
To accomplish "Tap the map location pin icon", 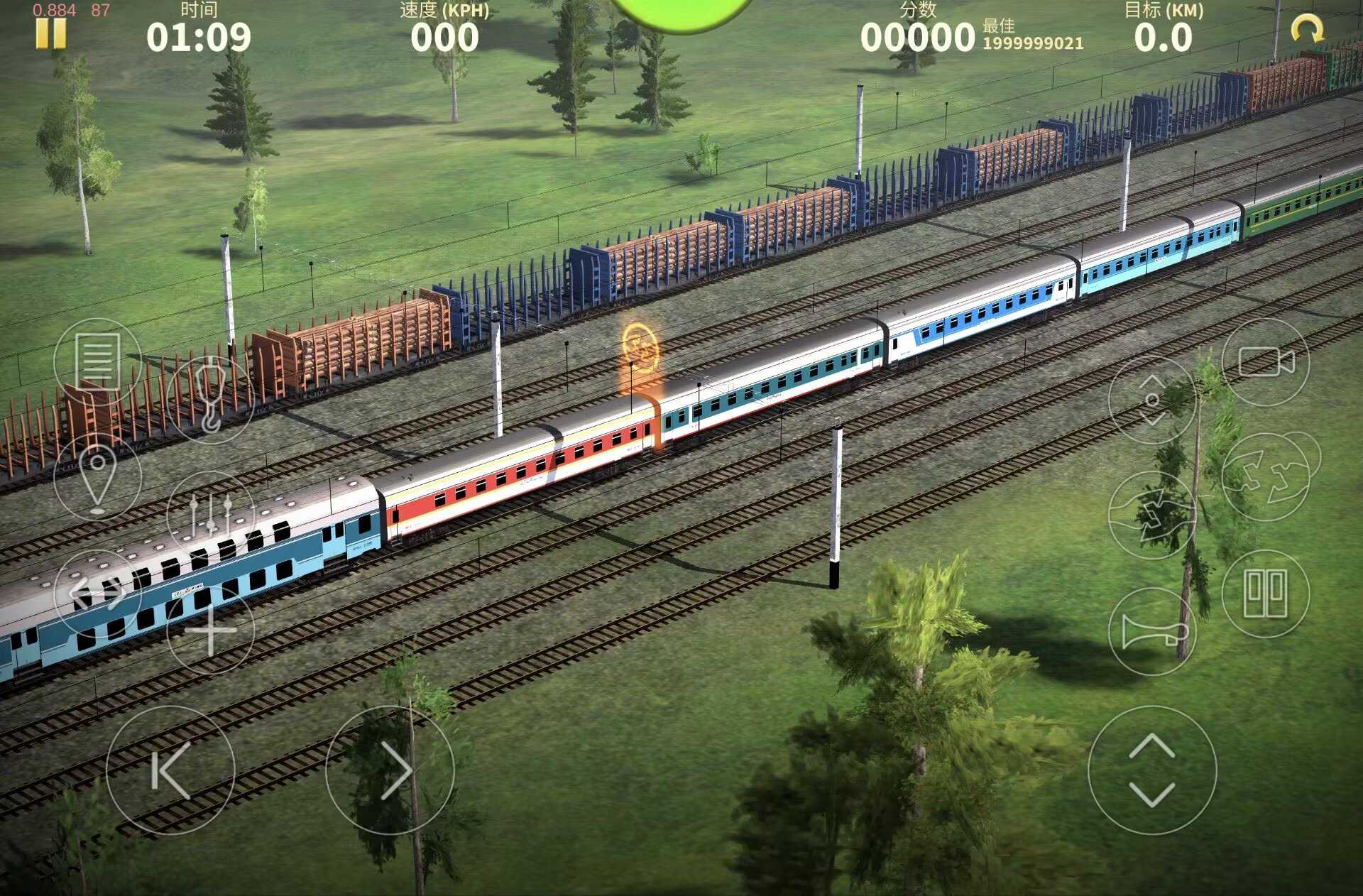I will tap(97, 476).
